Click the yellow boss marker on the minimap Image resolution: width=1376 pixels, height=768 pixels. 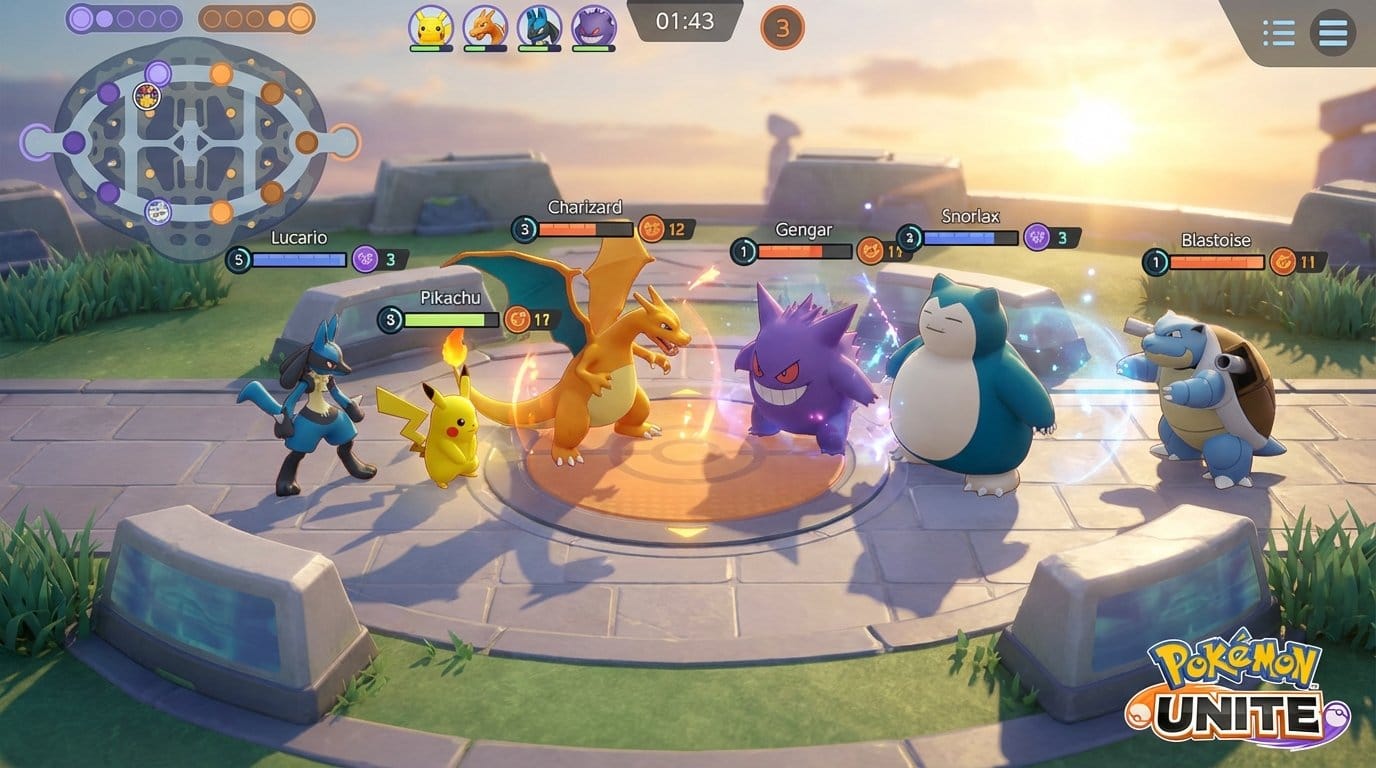click(x=146, y=96)
